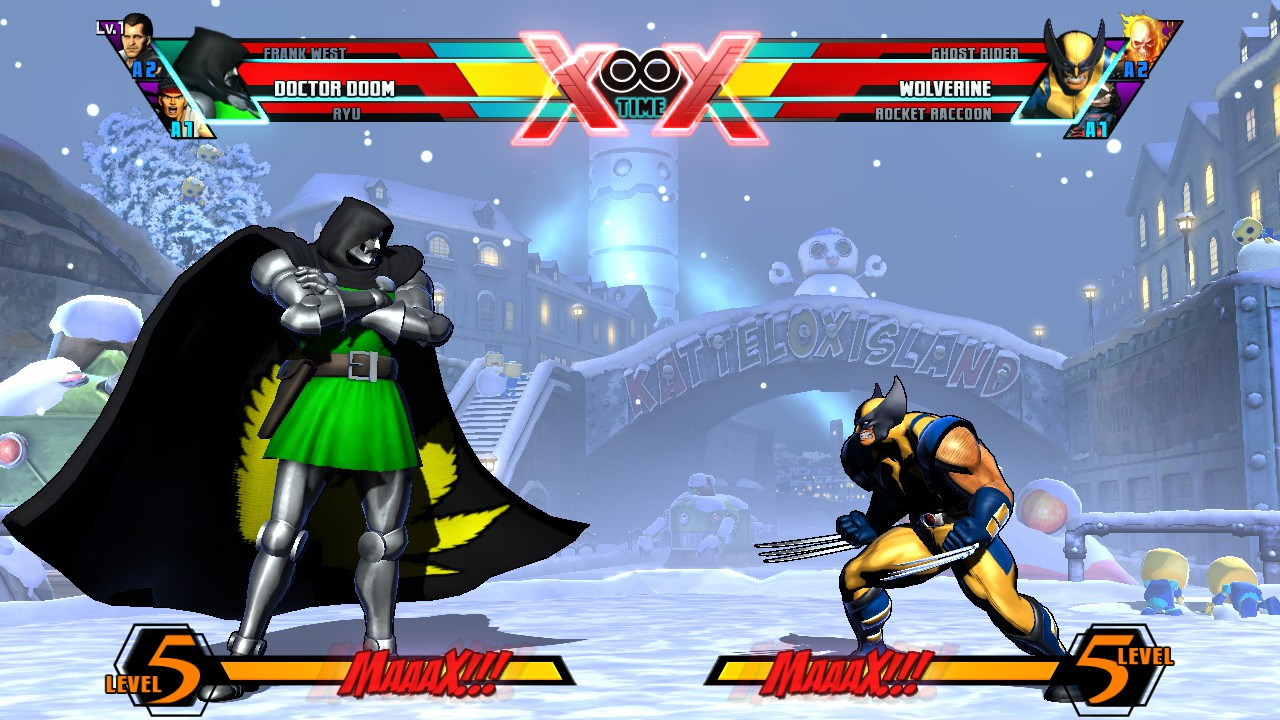Expand the left team's health bar panel
The image size is (1280, 720).
pos(400,90)
